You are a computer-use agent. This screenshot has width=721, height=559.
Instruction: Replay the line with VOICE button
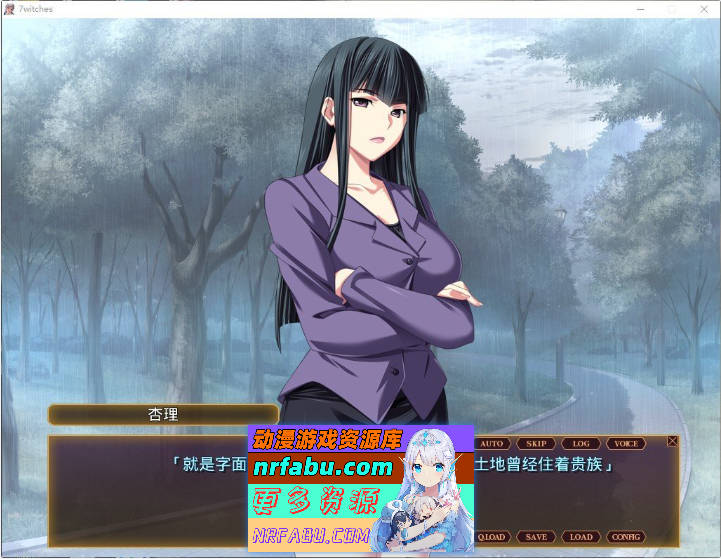pyautogui.click(x=626, y=443)
